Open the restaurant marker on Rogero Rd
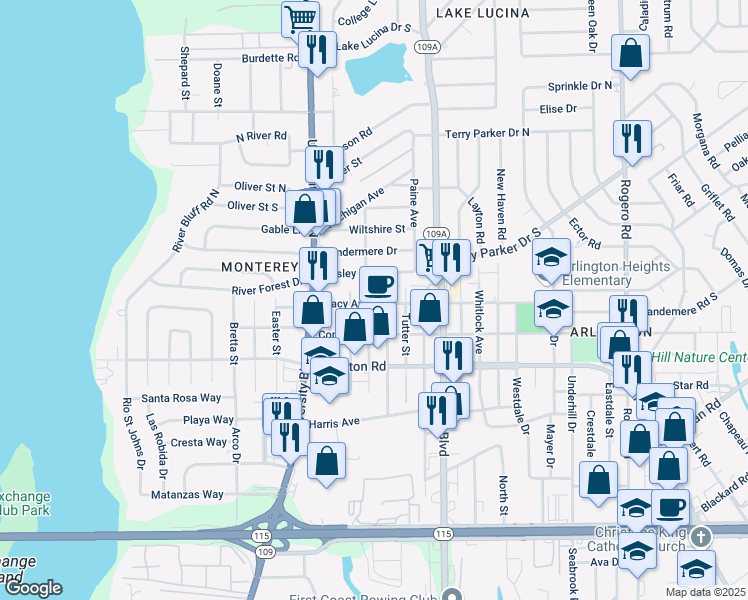This screenshot has width=748, height=600. pyautogui.click(x=632, y=139)
